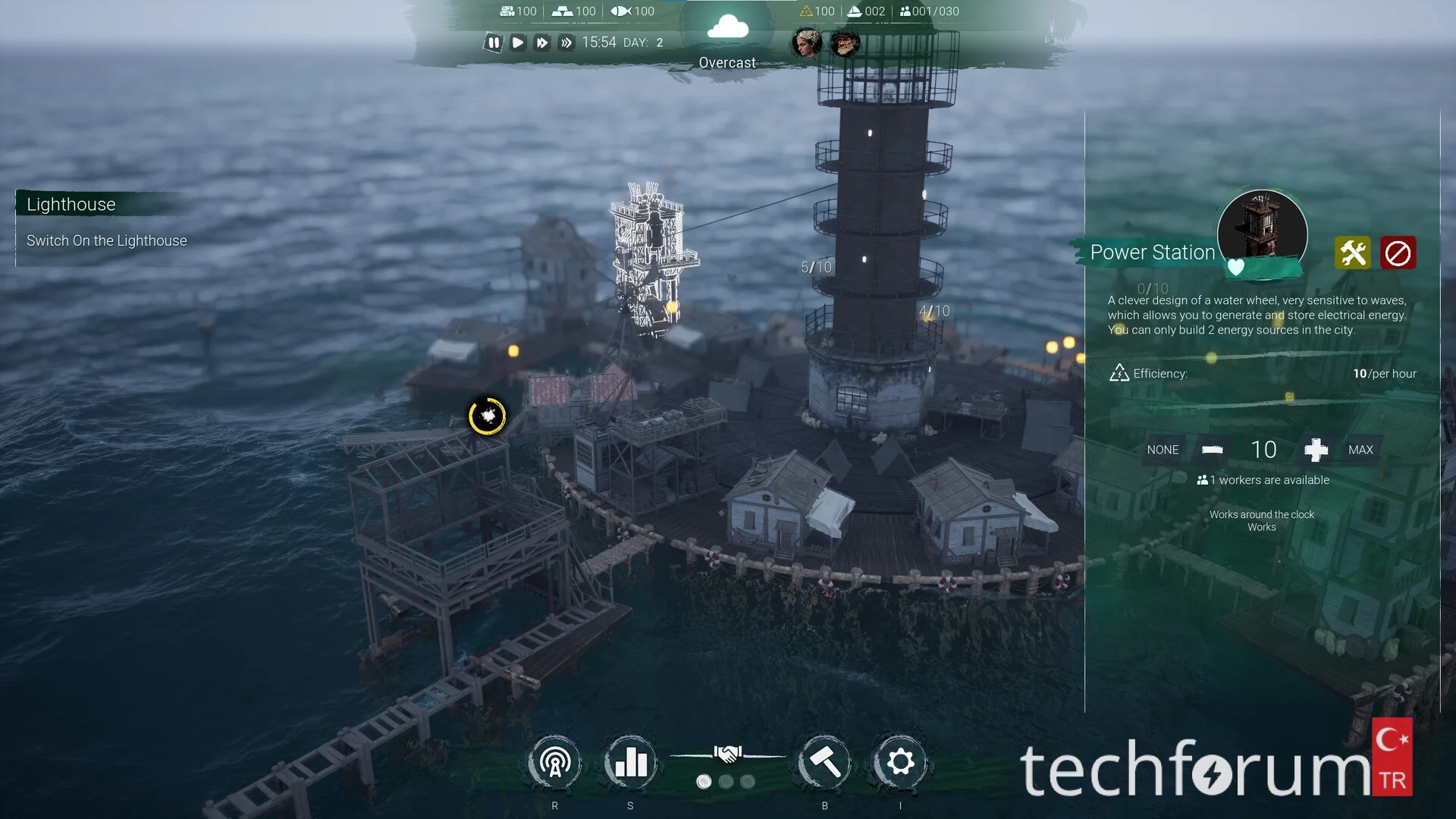Click the Power Station repair tools button
Image resolution: width=1456 pixels, height=819 pixels.
click(x=1353, y=253)
